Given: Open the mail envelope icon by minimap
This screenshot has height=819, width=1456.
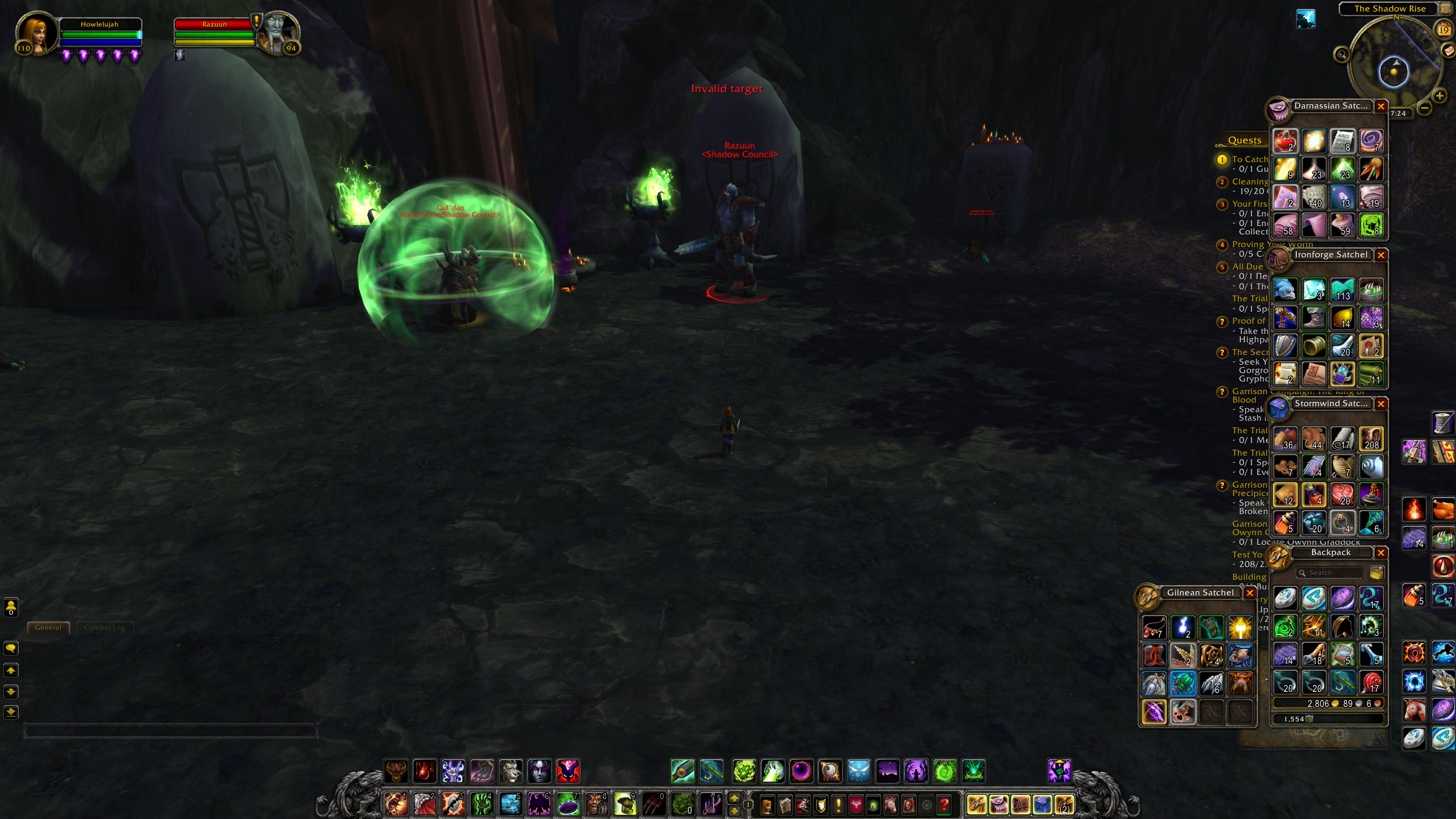Looking at the screenshot, I should [1448, 51].
